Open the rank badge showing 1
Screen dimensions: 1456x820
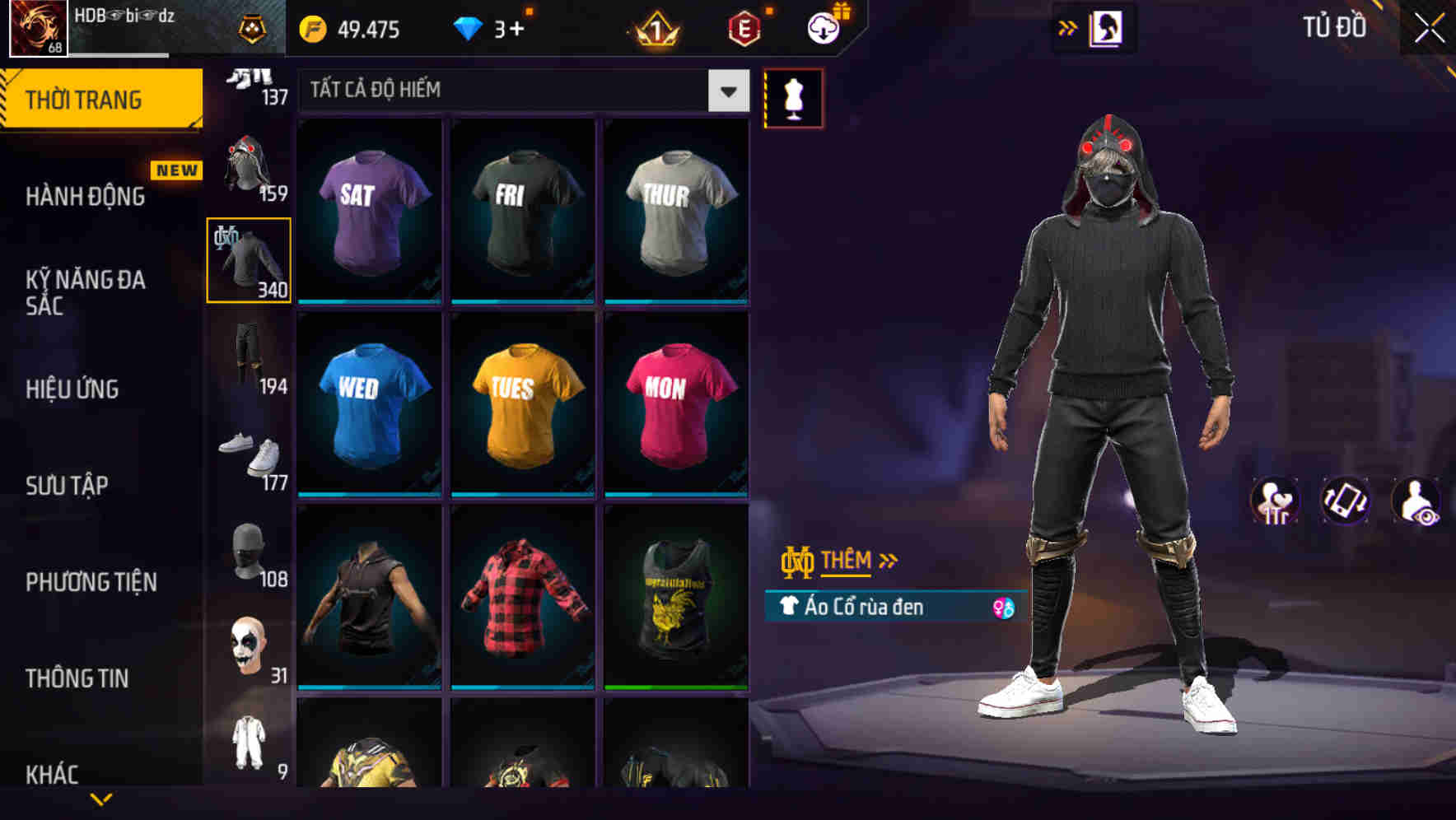[x=653, y=28]
